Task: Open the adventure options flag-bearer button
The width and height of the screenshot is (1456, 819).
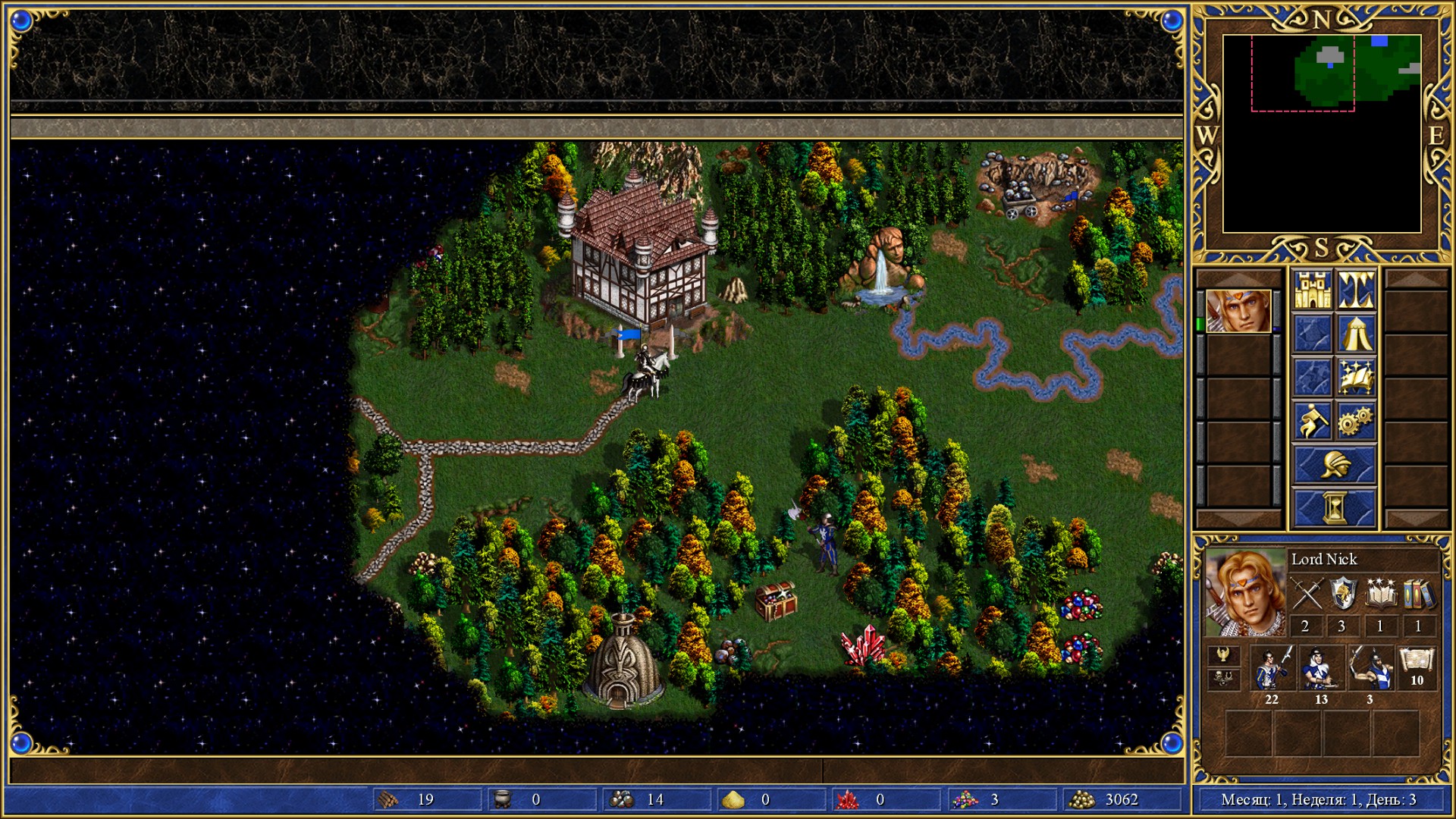Action: tap(1312, 421)
